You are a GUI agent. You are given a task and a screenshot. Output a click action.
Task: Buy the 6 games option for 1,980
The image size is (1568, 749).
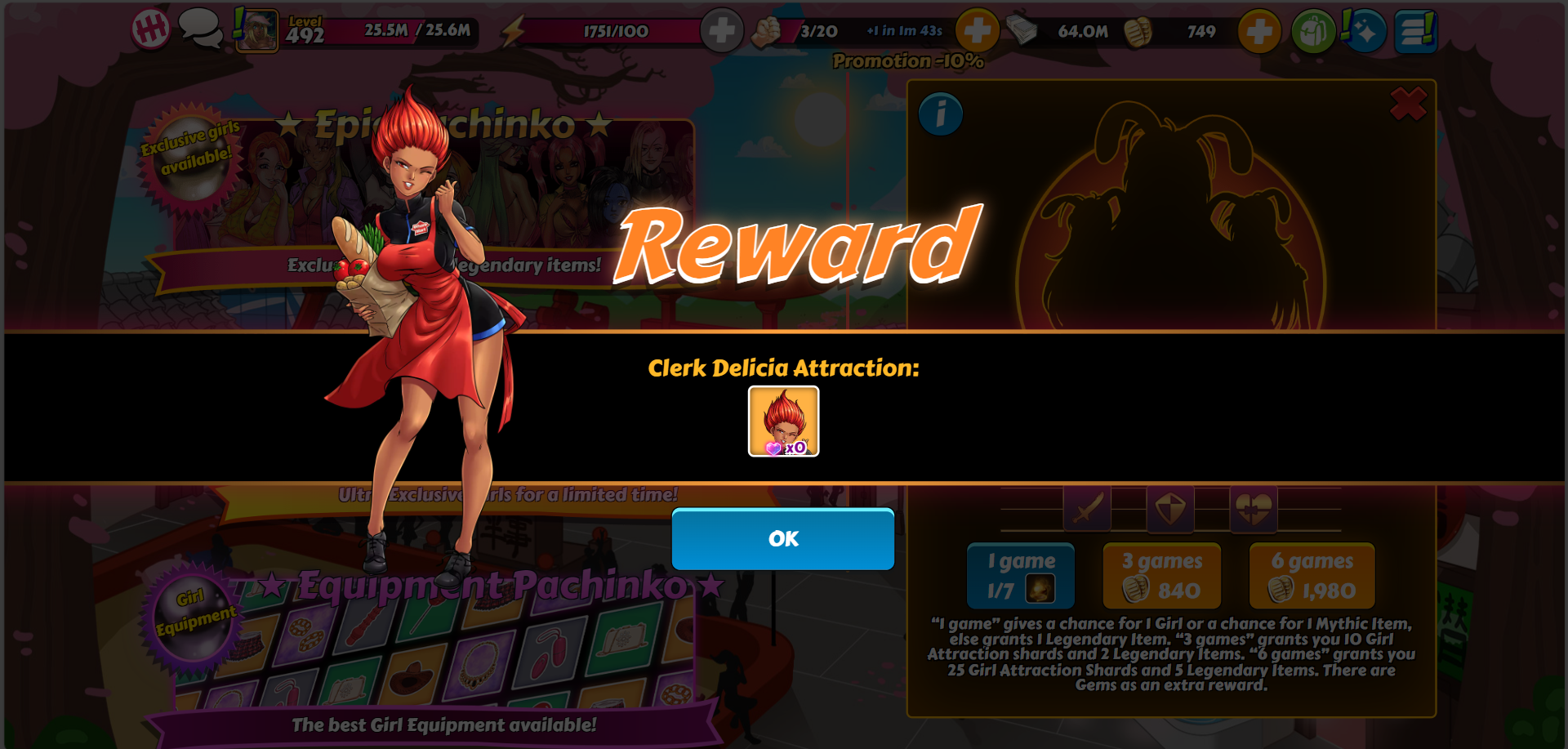1312,576
